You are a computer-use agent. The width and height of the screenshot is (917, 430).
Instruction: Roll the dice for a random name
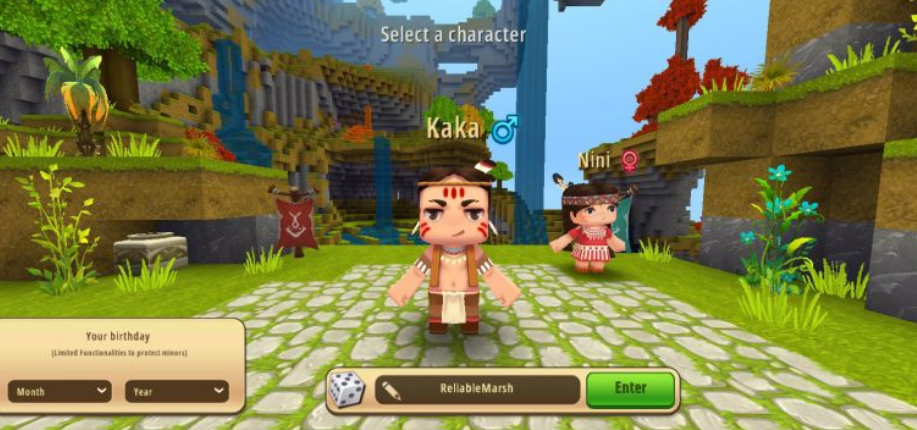[347, 390]
